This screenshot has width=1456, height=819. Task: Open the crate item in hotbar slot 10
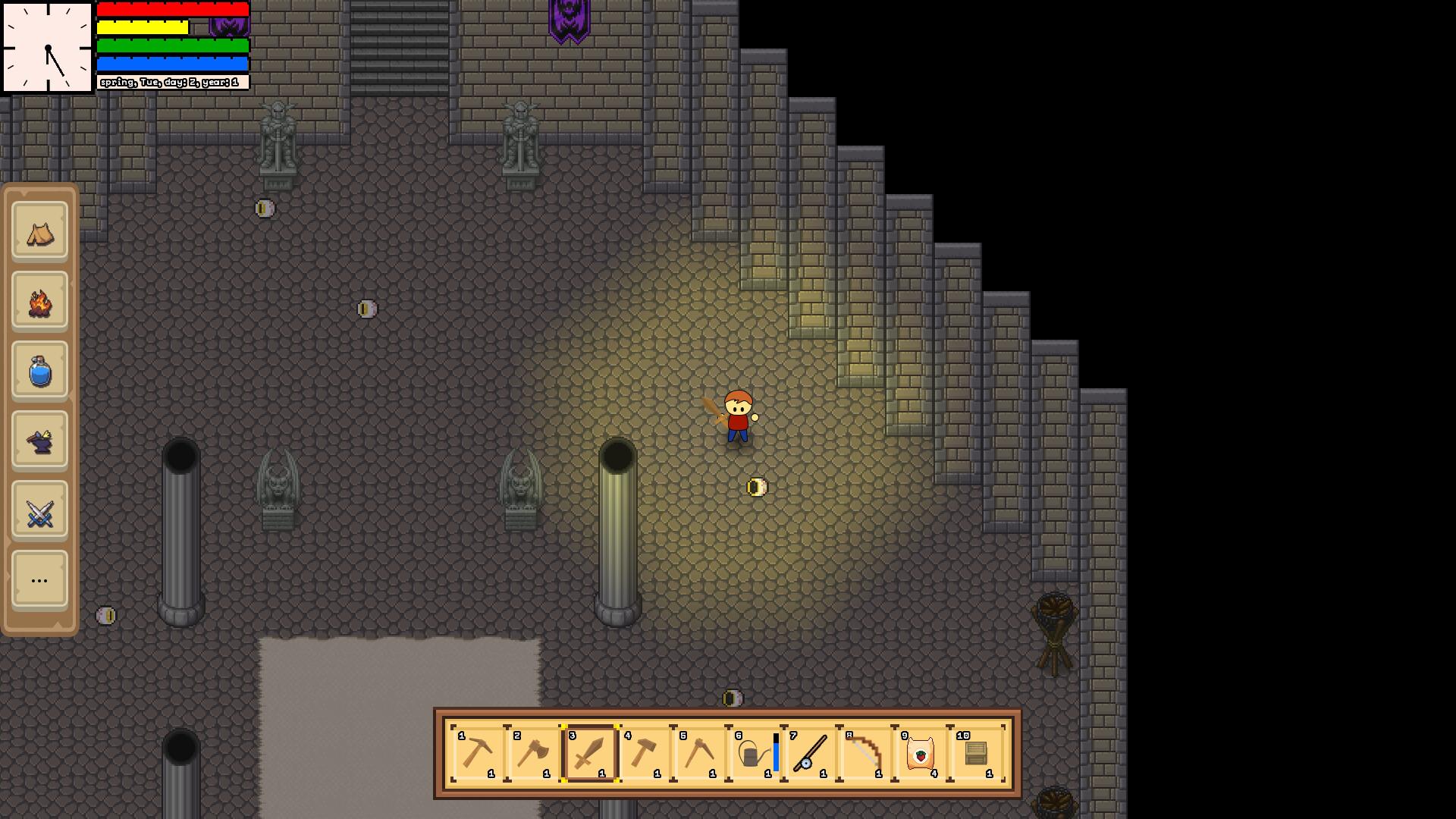(975, 755)
